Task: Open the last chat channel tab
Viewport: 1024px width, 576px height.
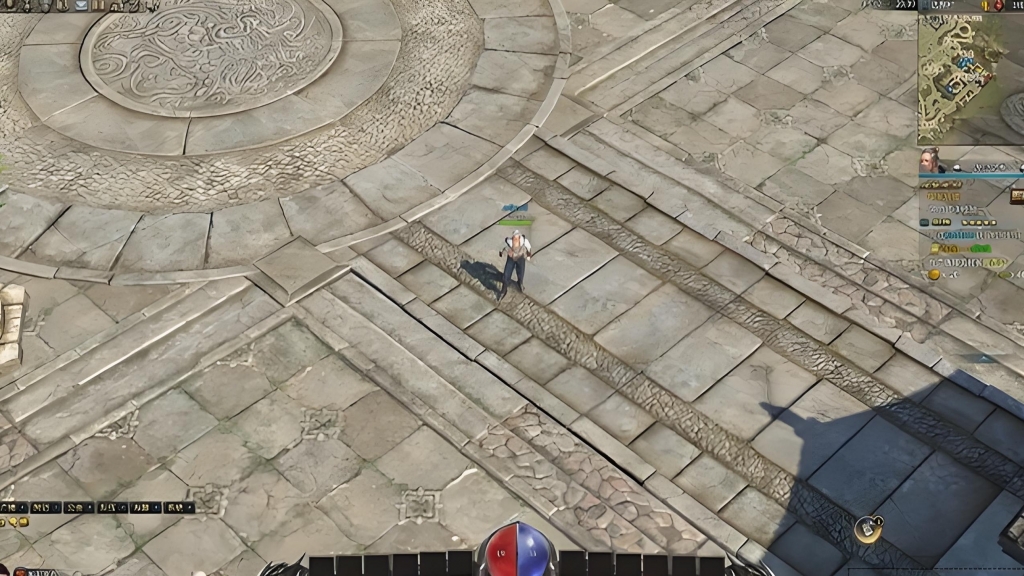Action: pyautogui.click(x=178, y=508)
